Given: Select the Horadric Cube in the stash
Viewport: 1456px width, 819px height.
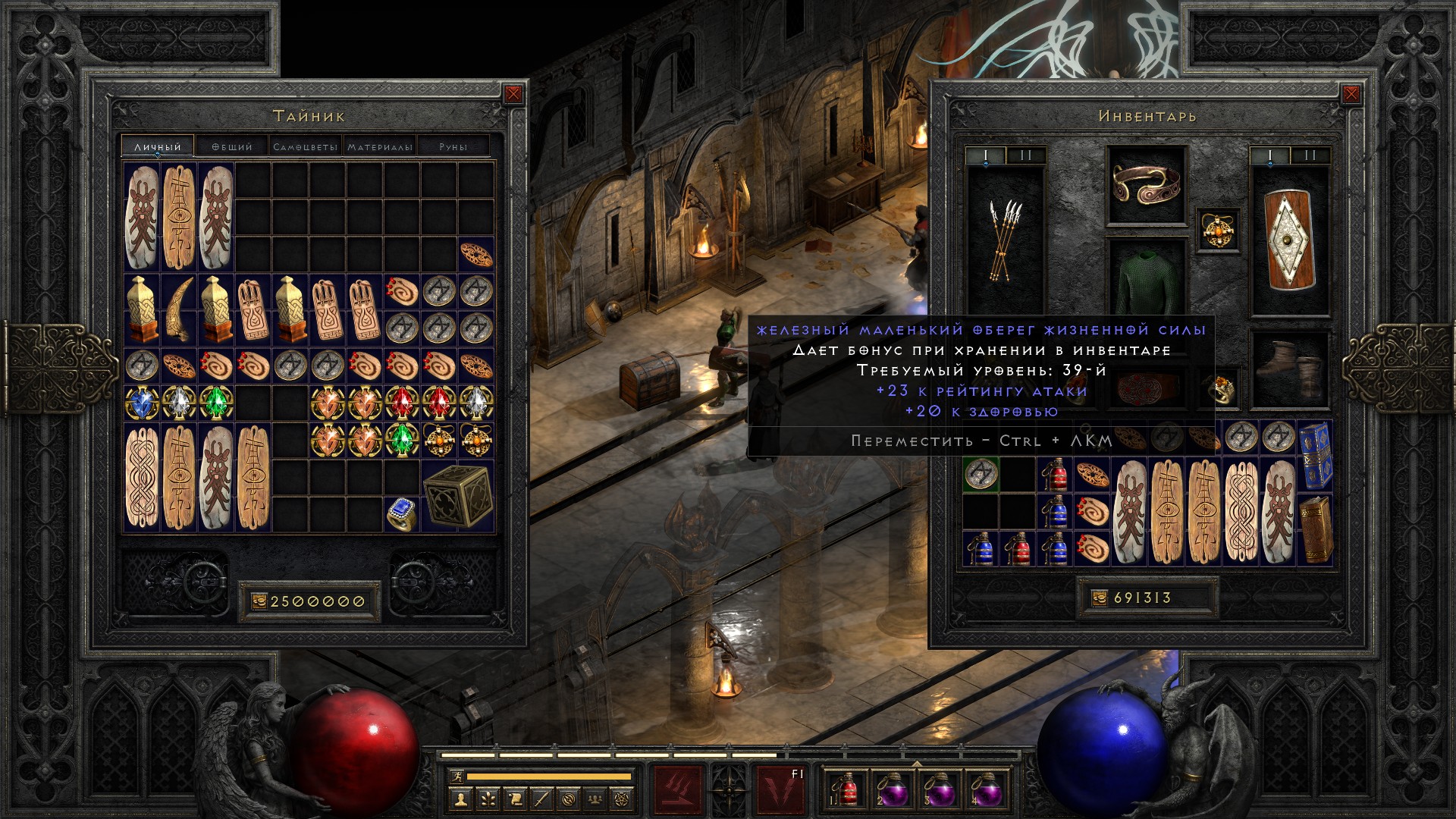Looking at the screenshot, I should pyautogui.click(x=457, y=497).
